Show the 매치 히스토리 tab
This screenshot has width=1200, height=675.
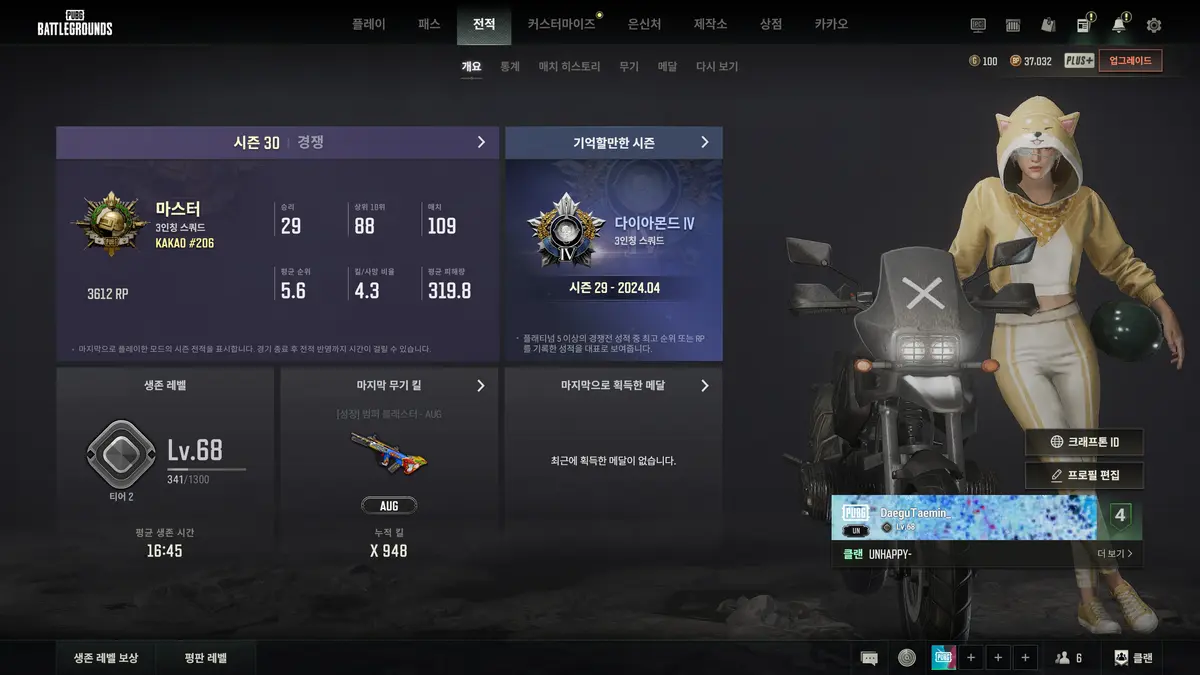coord(569,66)
